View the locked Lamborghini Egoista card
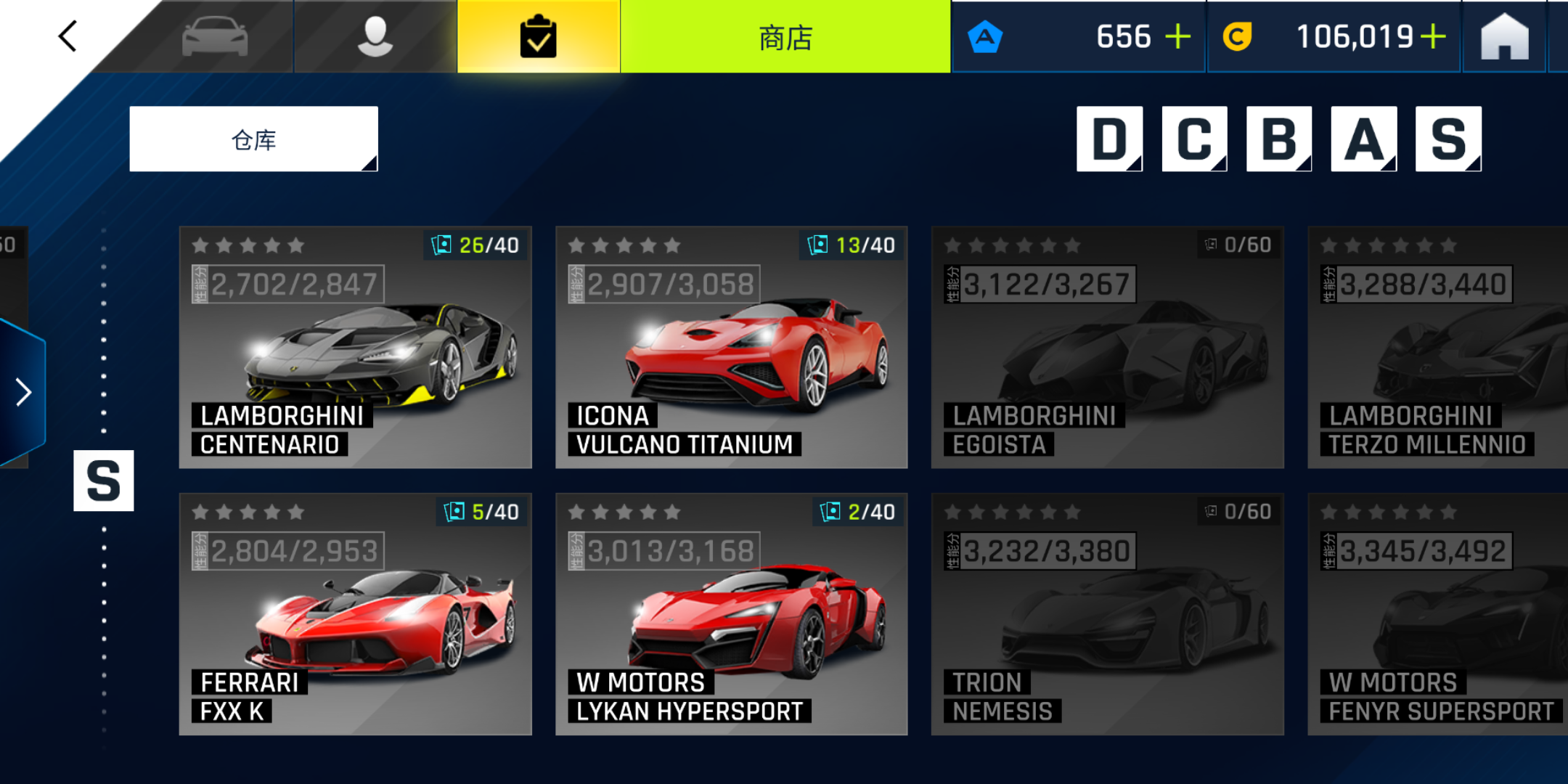Image resolution: width=1568 pixels, height=784 pixels. coord(1107,347)
